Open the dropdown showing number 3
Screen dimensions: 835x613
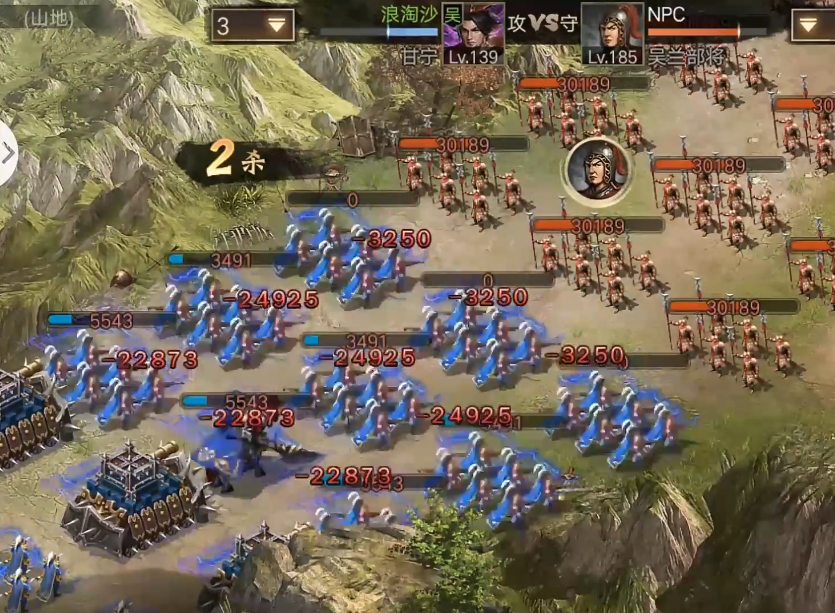pyautogui.click(x=252, y=26)
